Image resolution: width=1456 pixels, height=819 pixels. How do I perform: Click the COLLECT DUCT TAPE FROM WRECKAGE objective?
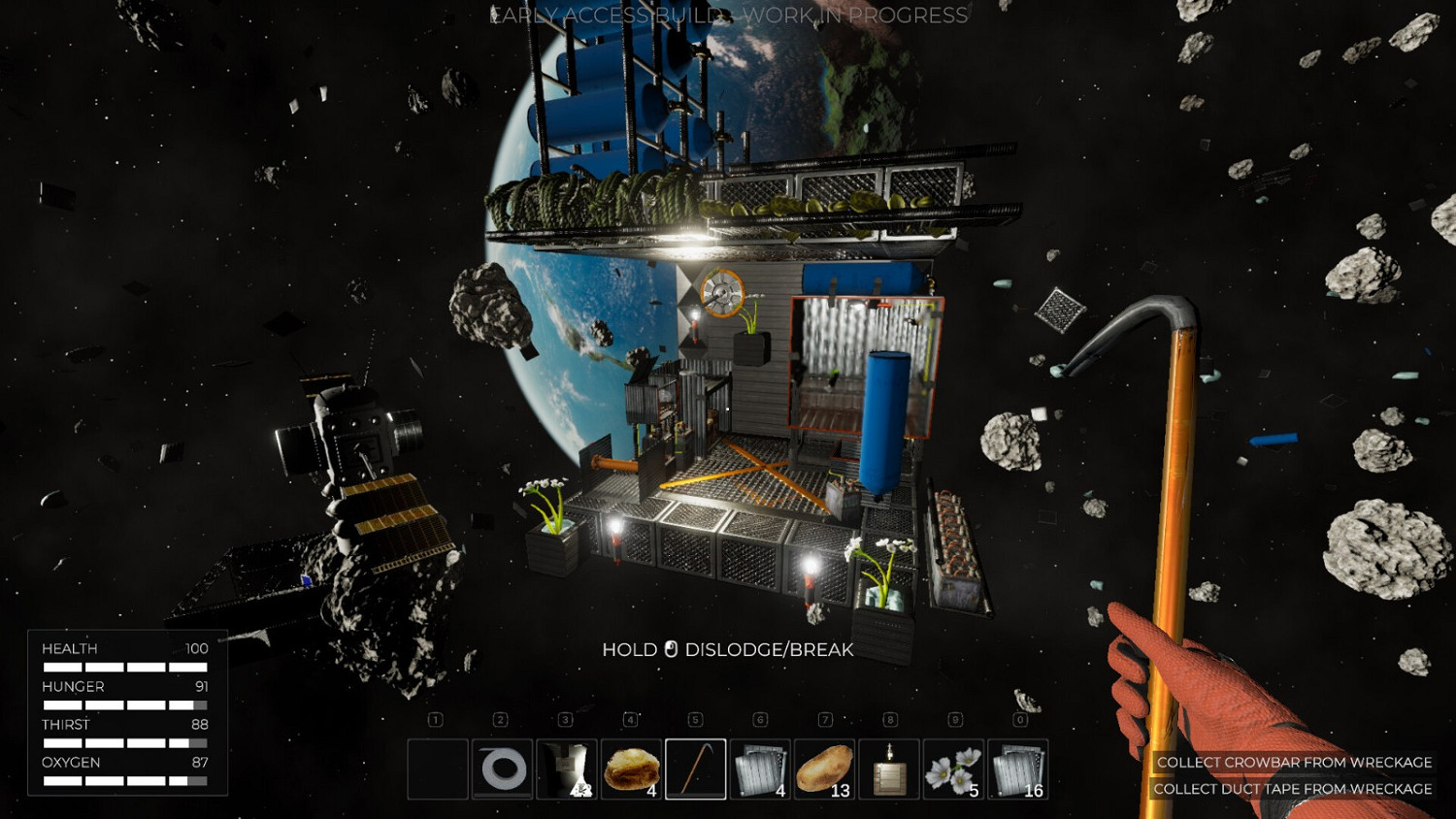point(1293,789)
